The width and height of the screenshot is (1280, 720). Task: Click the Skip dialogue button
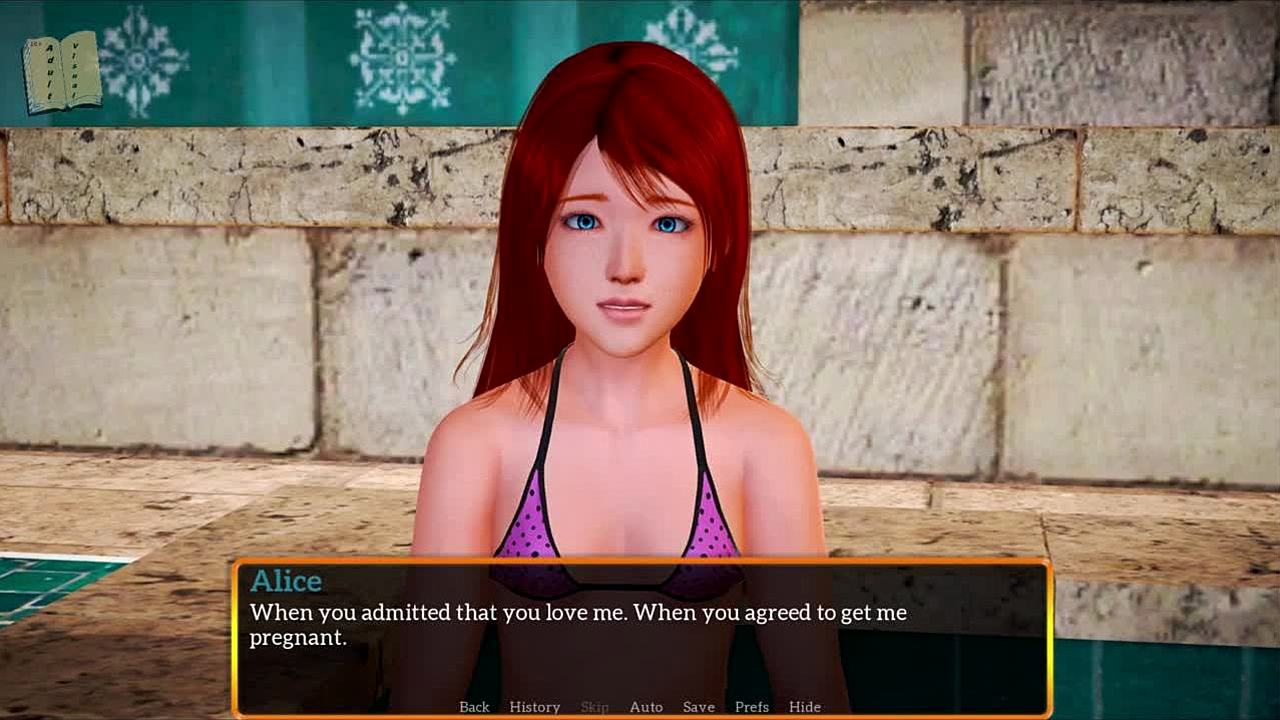(594, 707)
